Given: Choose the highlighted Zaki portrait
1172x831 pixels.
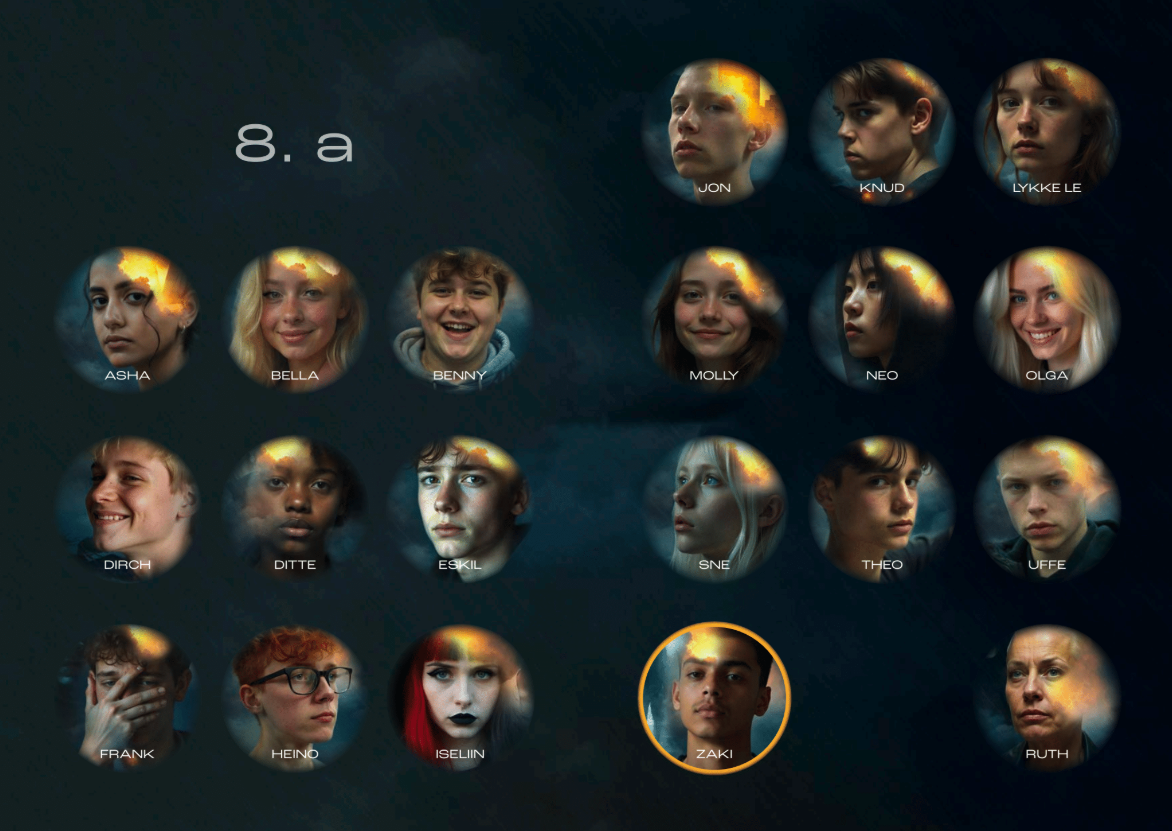Looking at the screenshot, I should pyautogui.click(x=714, y=697).
